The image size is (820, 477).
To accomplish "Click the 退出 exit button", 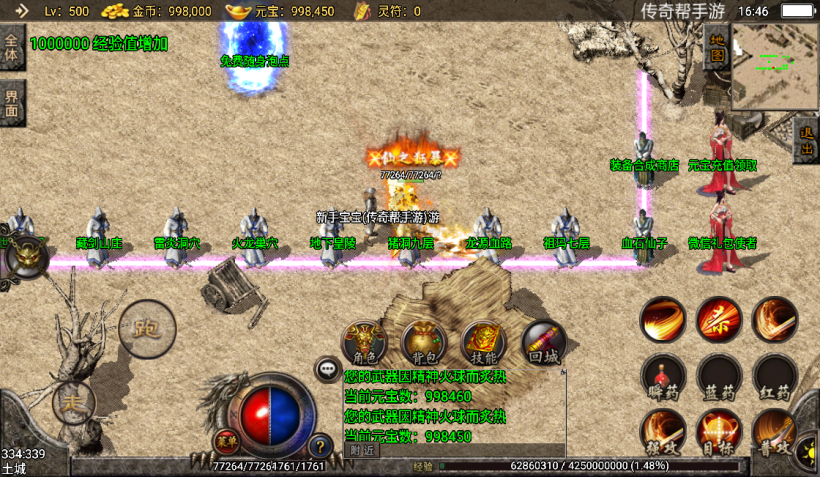I will (807, 141).
